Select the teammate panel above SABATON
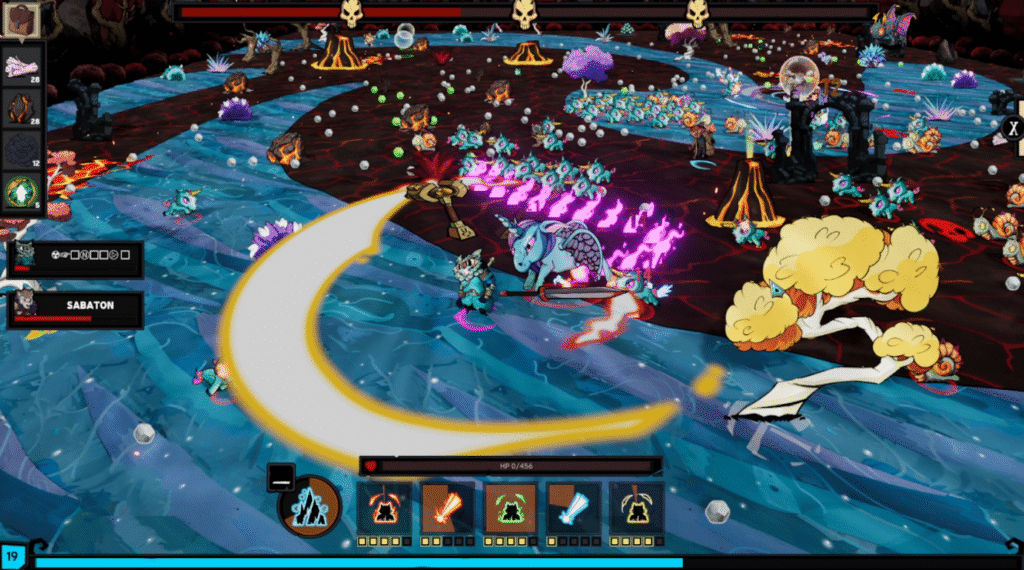 tap(77, 259)
